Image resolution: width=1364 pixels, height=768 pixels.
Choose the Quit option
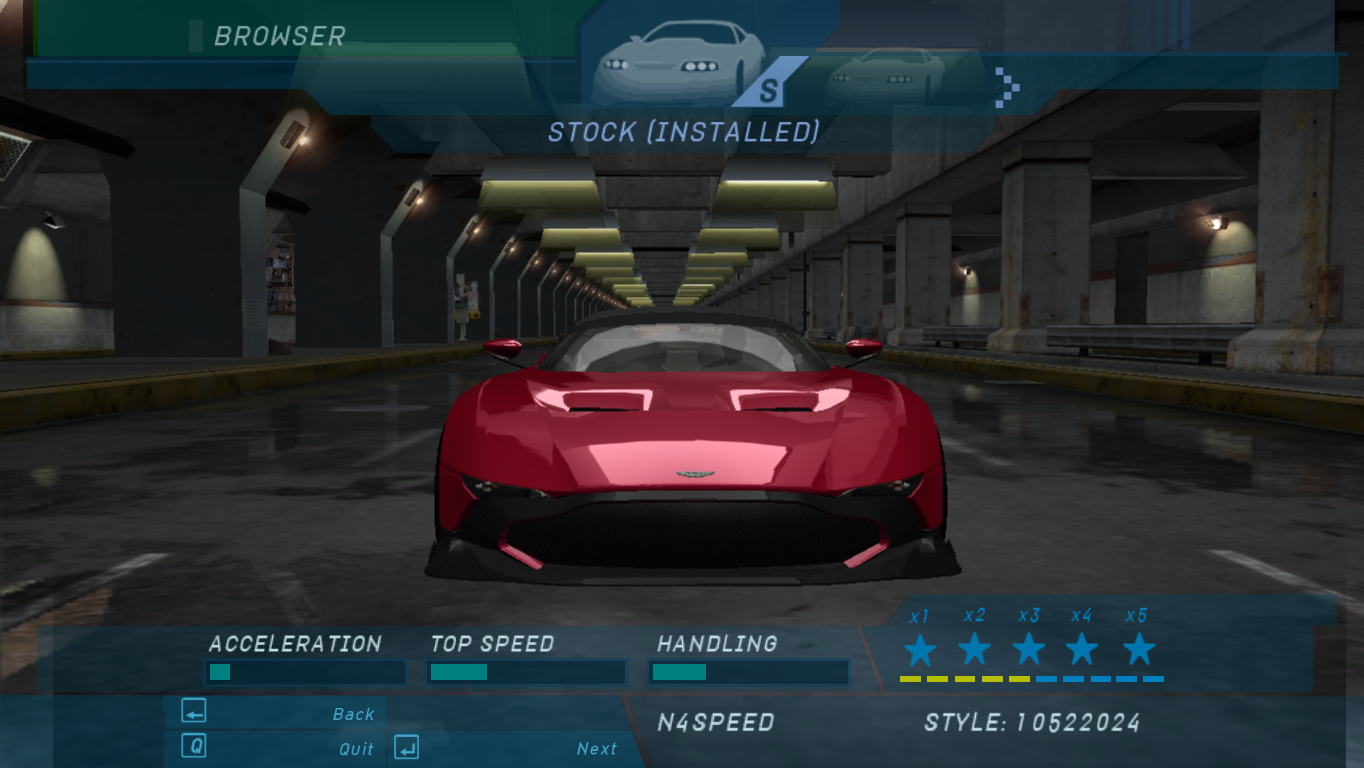(x=277, y=748)
